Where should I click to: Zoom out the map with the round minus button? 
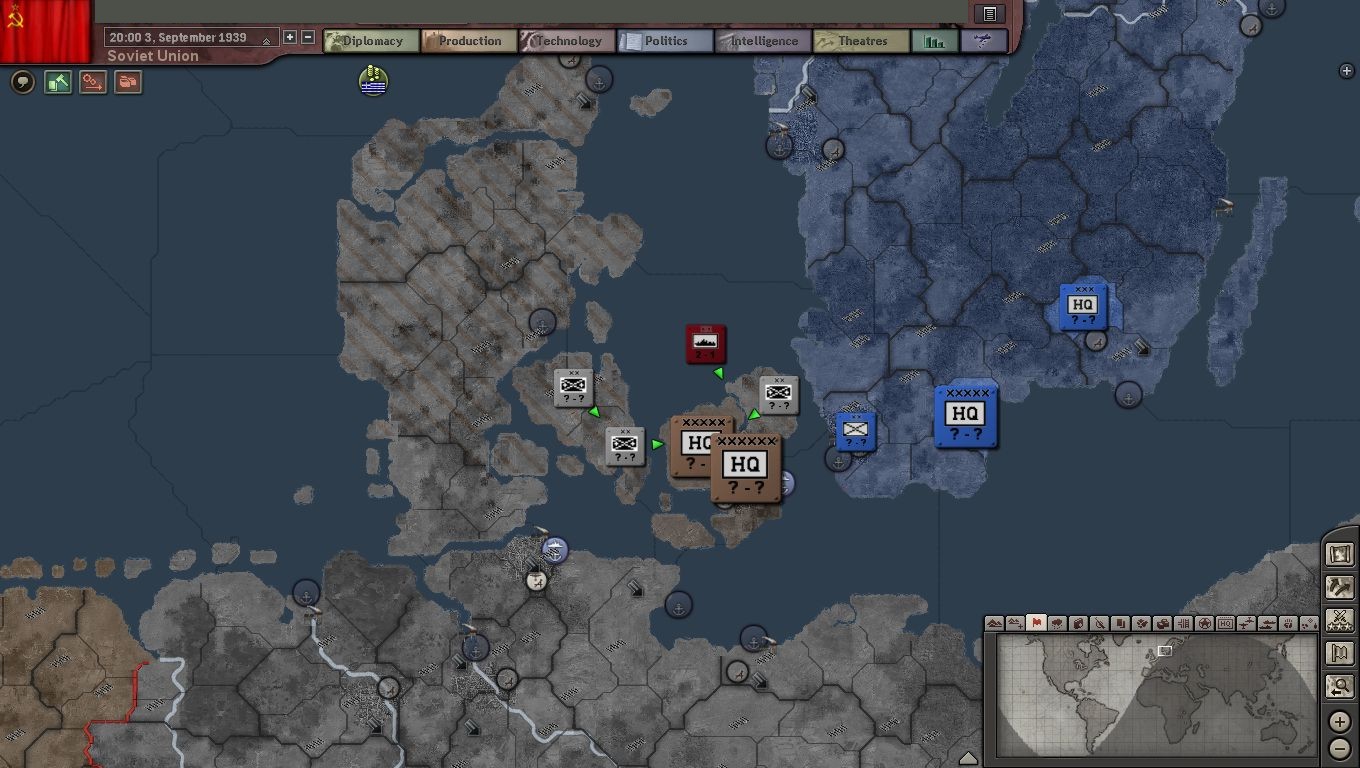[1339, 747]
